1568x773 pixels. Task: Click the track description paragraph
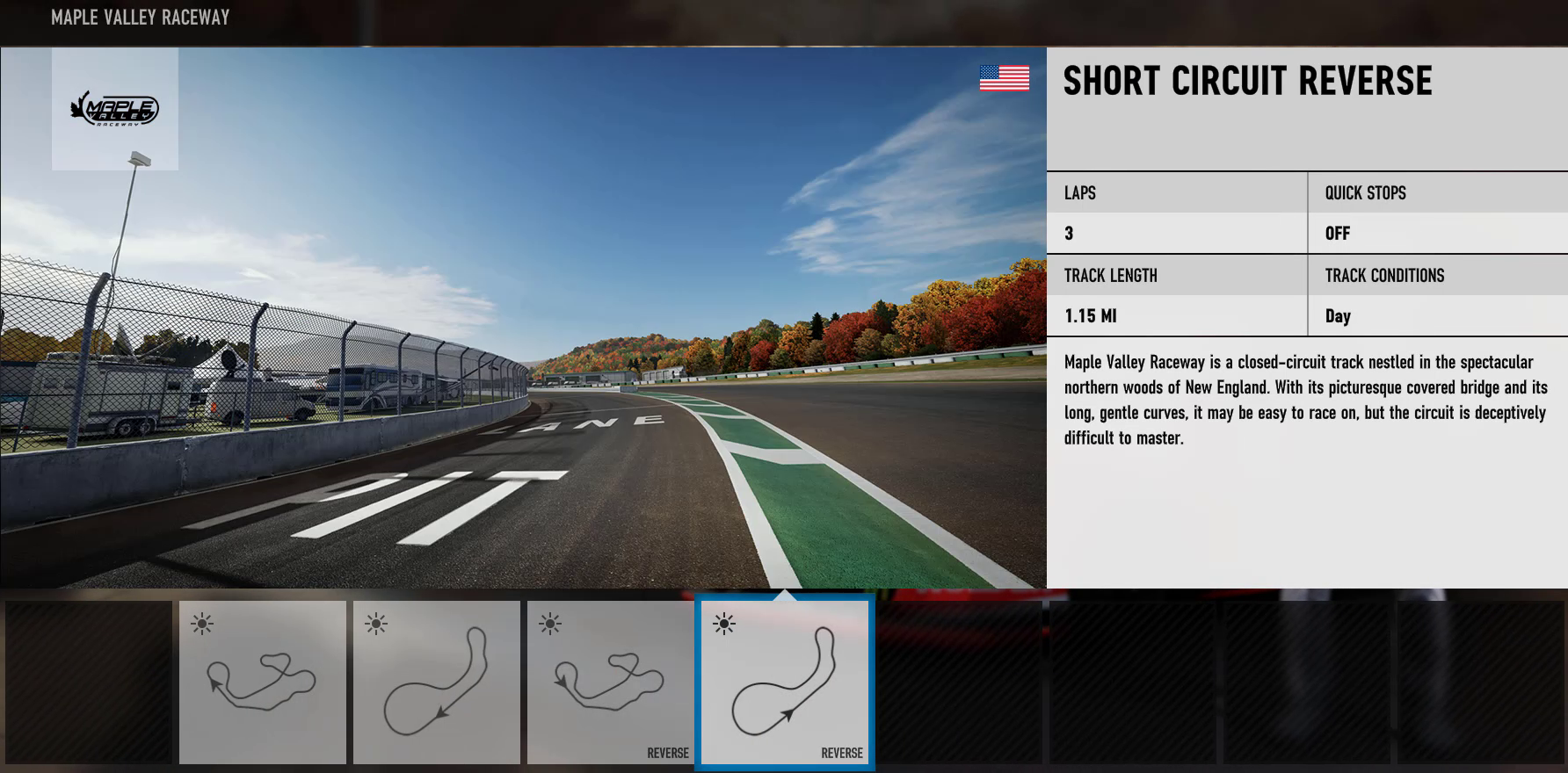click(1304, 401)
